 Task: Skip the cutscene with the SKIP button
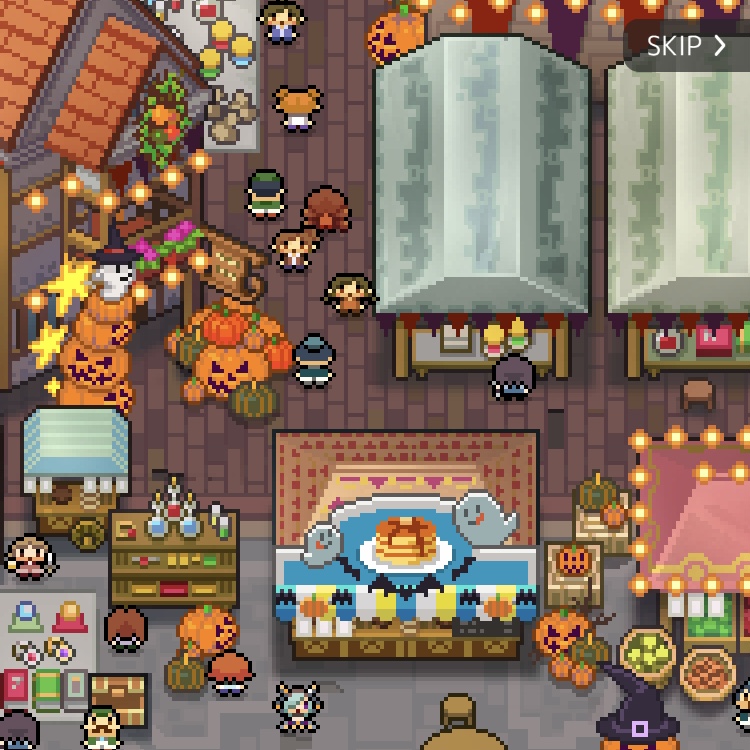click(686, 46)
